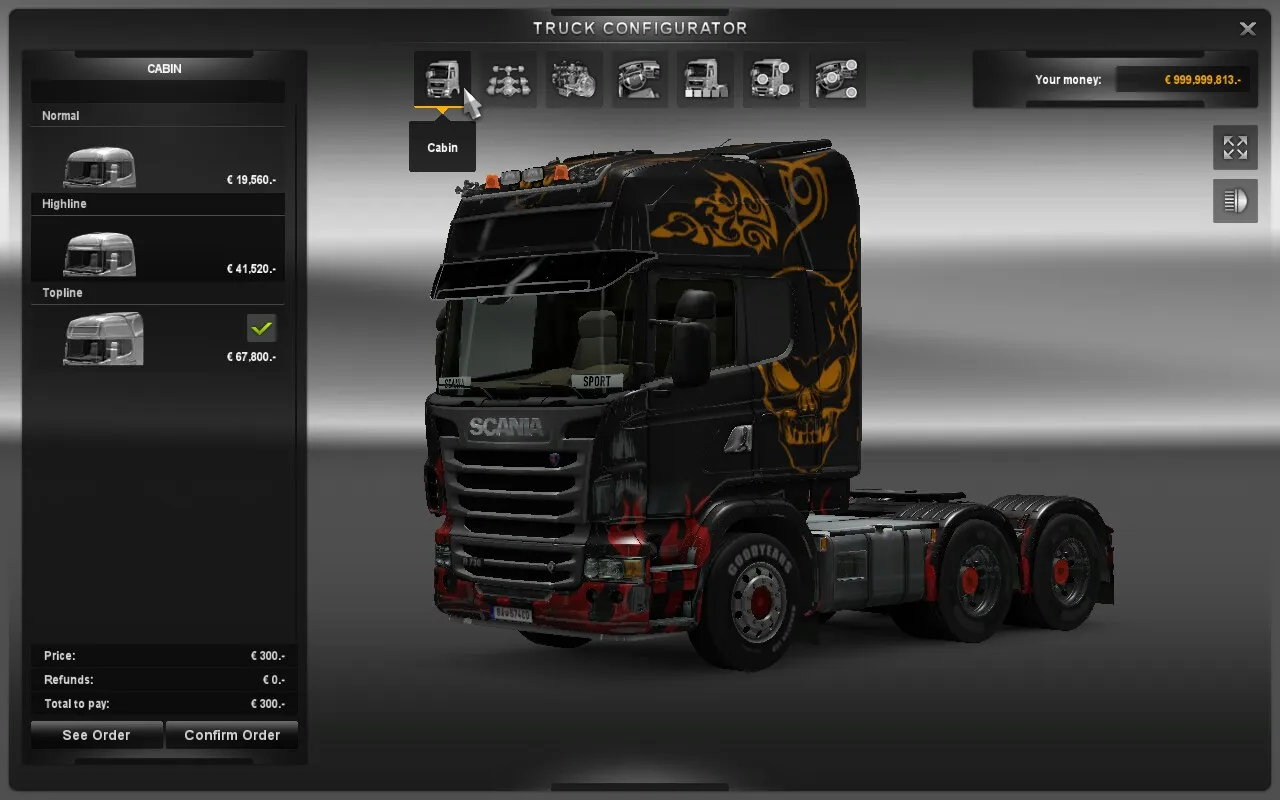Click the See Order button

96,735
